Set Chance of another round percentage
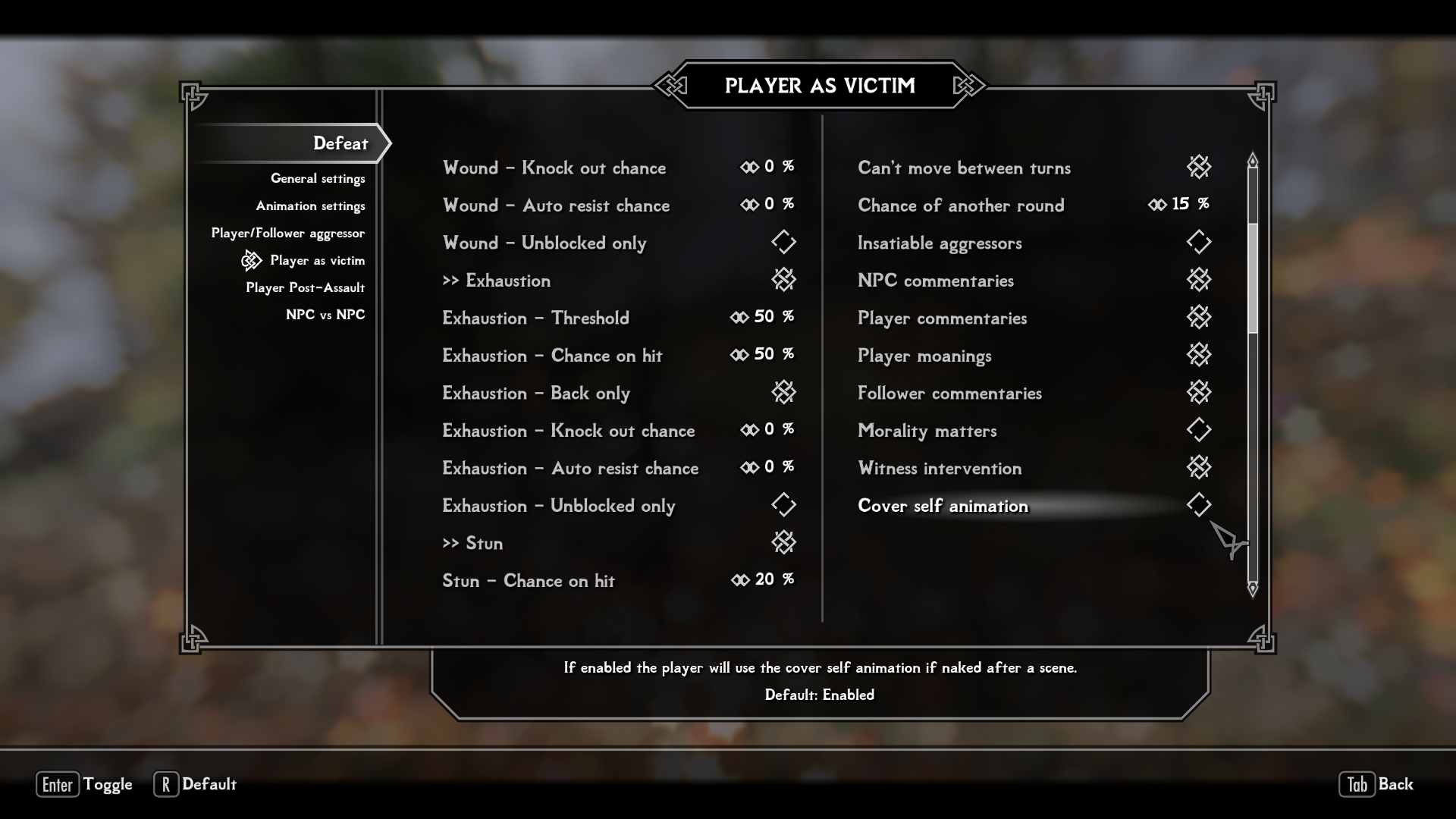Screen dimensions: 1456x819 coord(1178,205)
